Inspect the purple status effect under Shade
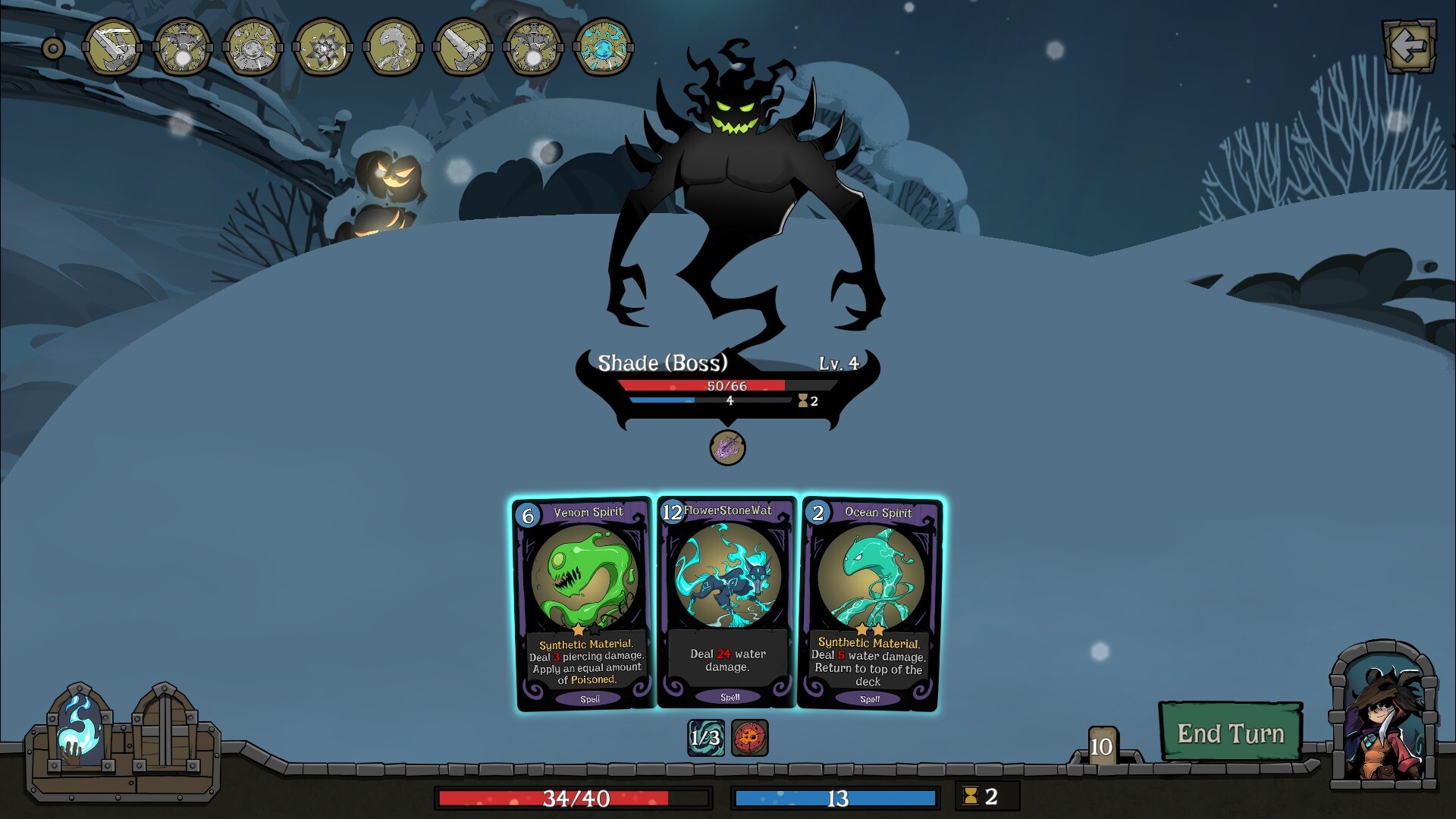This screenshot has width=1456, height=819. coord(726,447)
